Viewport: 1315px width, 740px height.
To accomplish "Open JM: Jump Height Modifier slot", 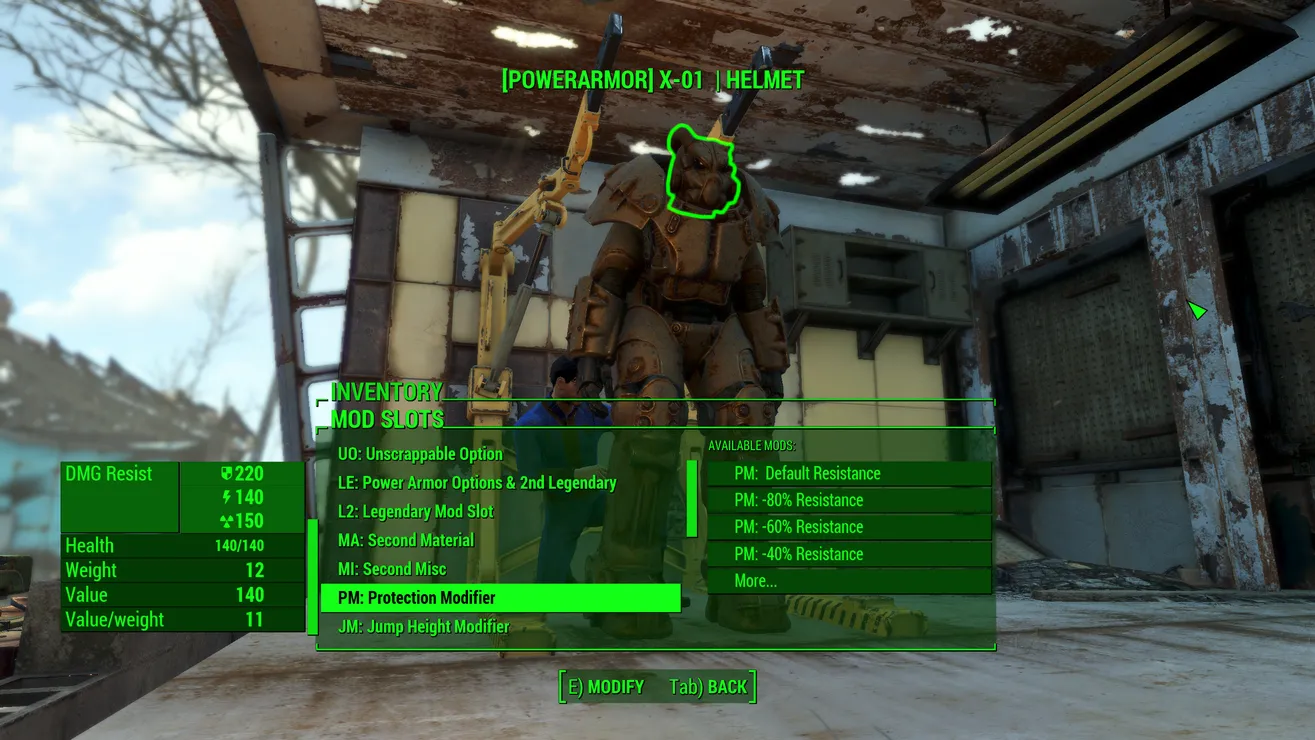I will point(423,627).
